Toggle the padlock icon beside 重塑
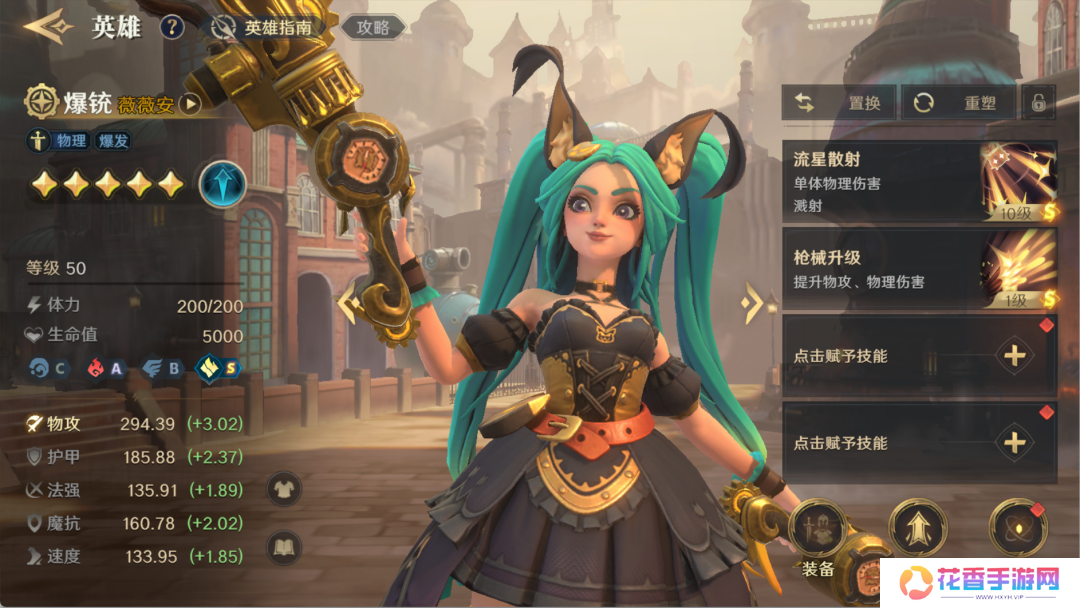 (x=1039, y=102)
